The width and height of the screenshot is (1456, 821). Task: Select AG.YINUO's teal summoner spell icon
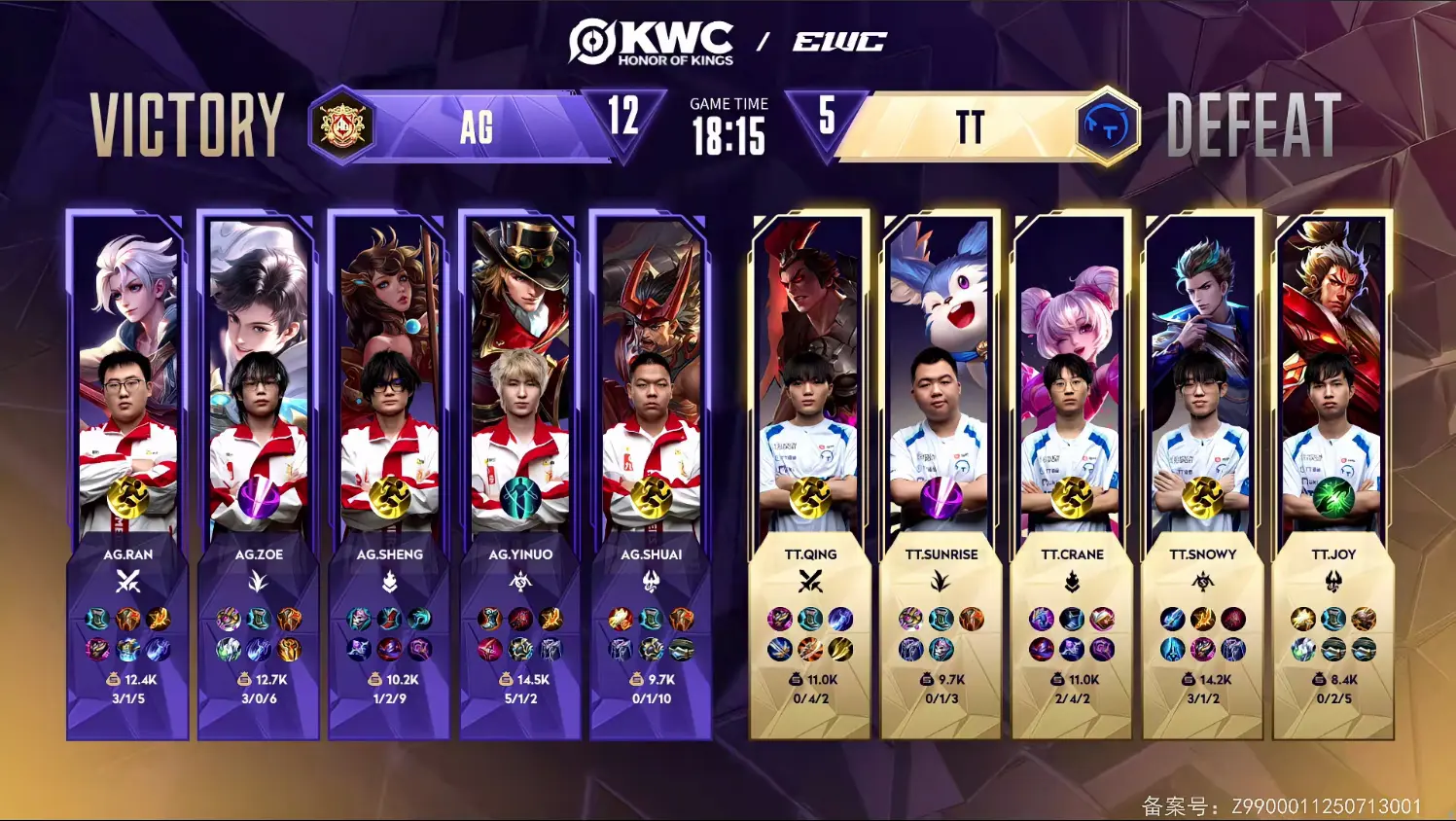tap(520, 497)
